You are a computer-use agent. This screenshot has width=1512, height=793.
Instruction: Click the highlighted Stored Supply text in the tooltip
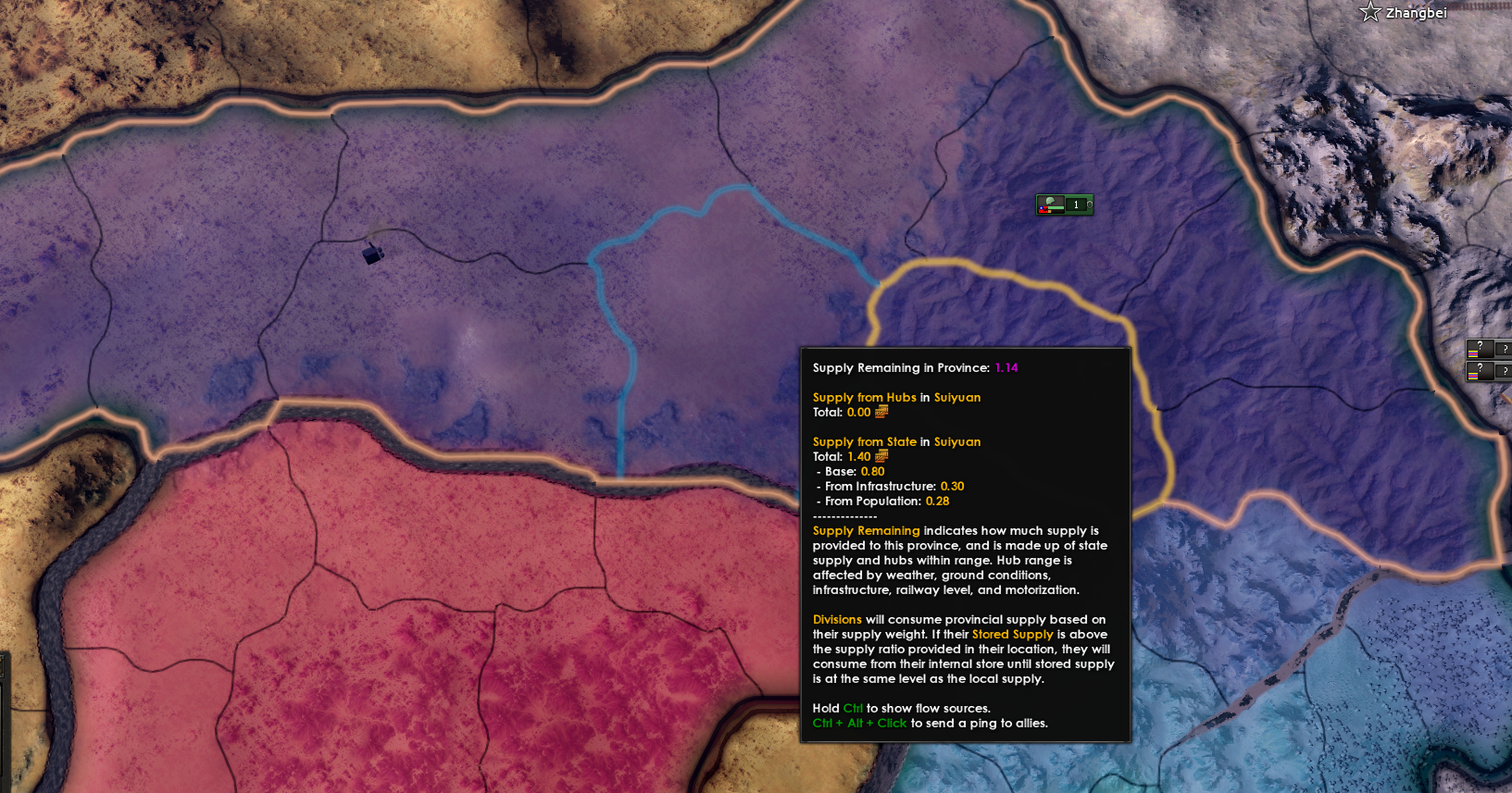(x=1013, y=634)
